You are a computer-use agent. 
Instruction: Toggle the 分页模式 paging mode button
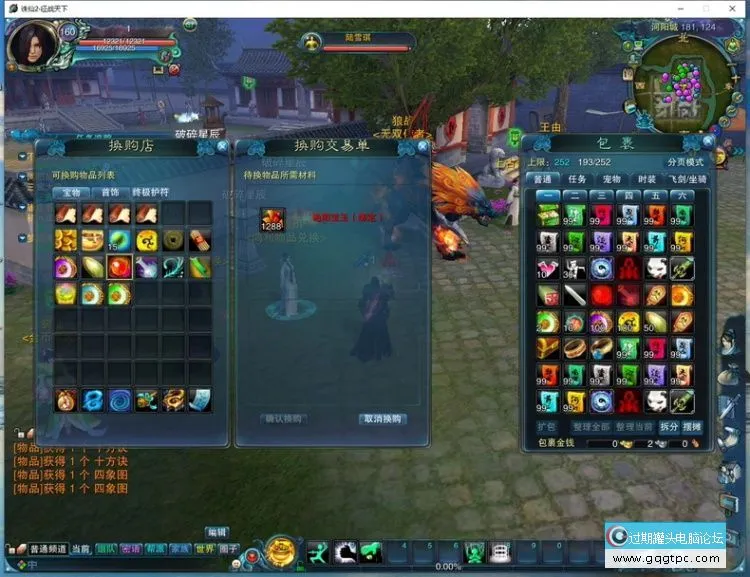pos(685,162)
